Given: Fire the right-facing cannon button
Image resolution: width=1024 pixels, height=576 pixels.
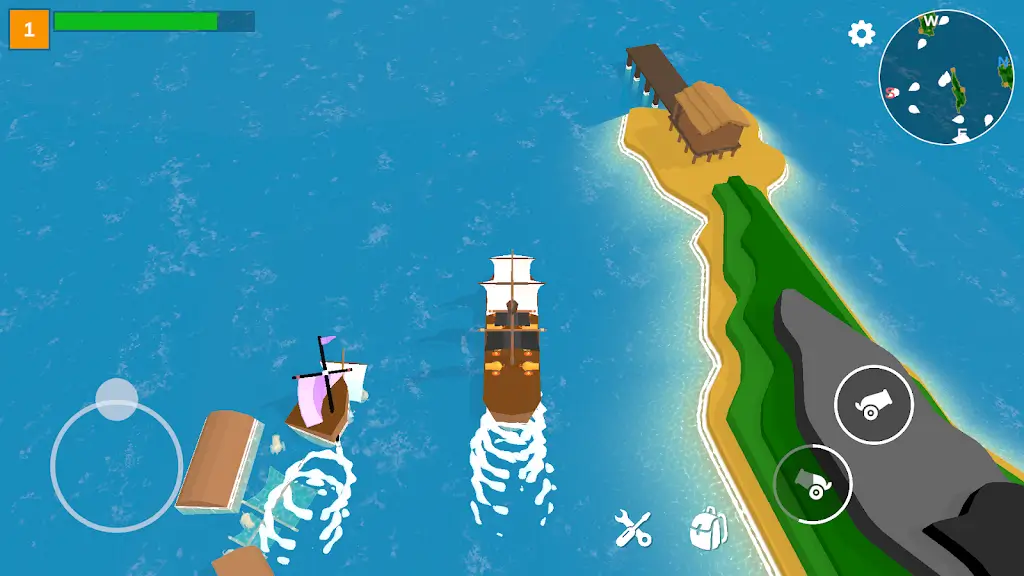Looking at the screenshot, I should (x=873, y=405).
